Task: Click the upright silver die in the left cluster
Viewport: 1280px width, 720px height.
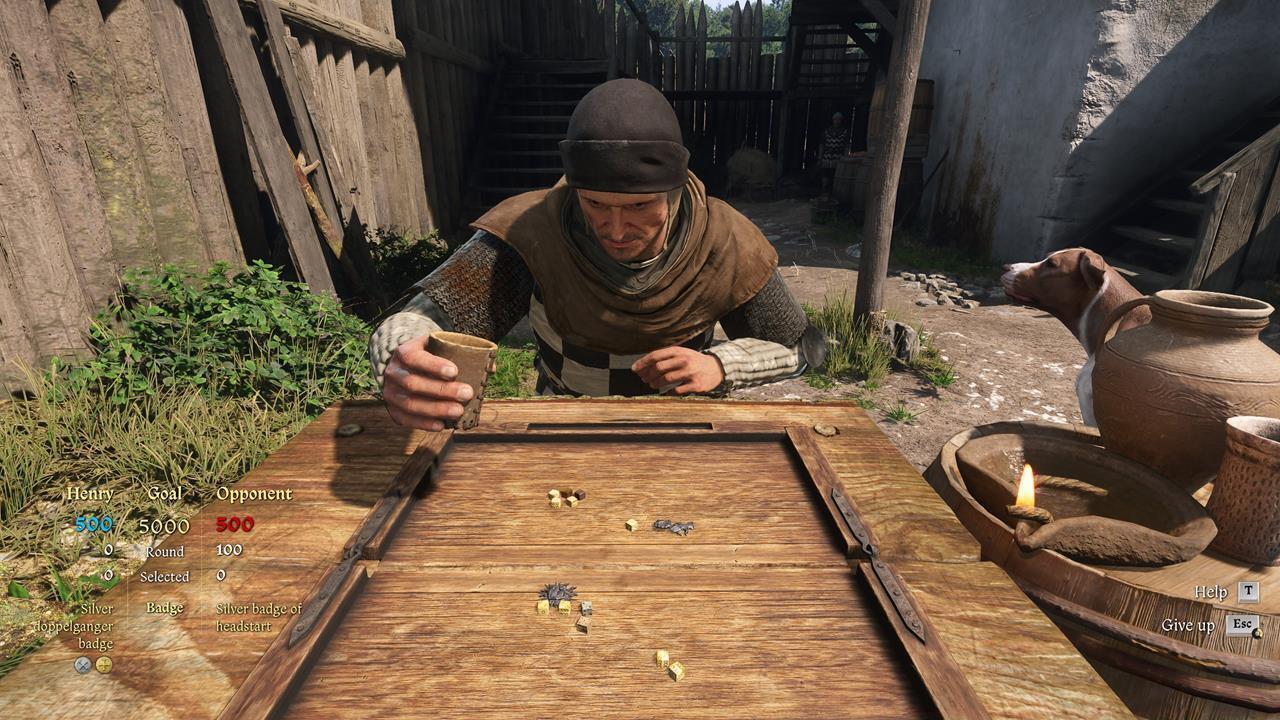Action: 585,609
